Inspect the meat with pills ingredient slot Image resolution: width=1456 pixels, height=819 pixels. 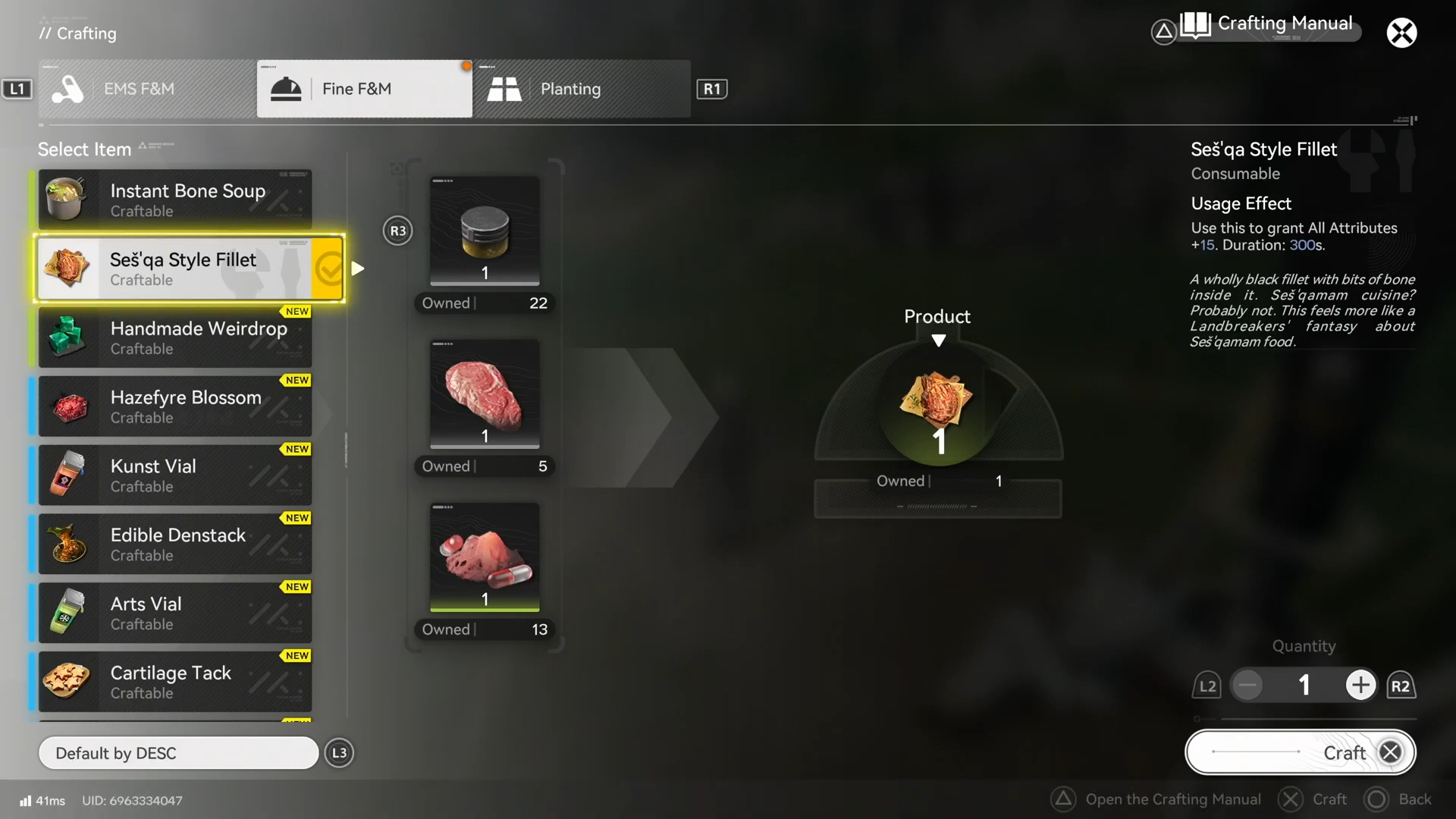coord(485,557)
